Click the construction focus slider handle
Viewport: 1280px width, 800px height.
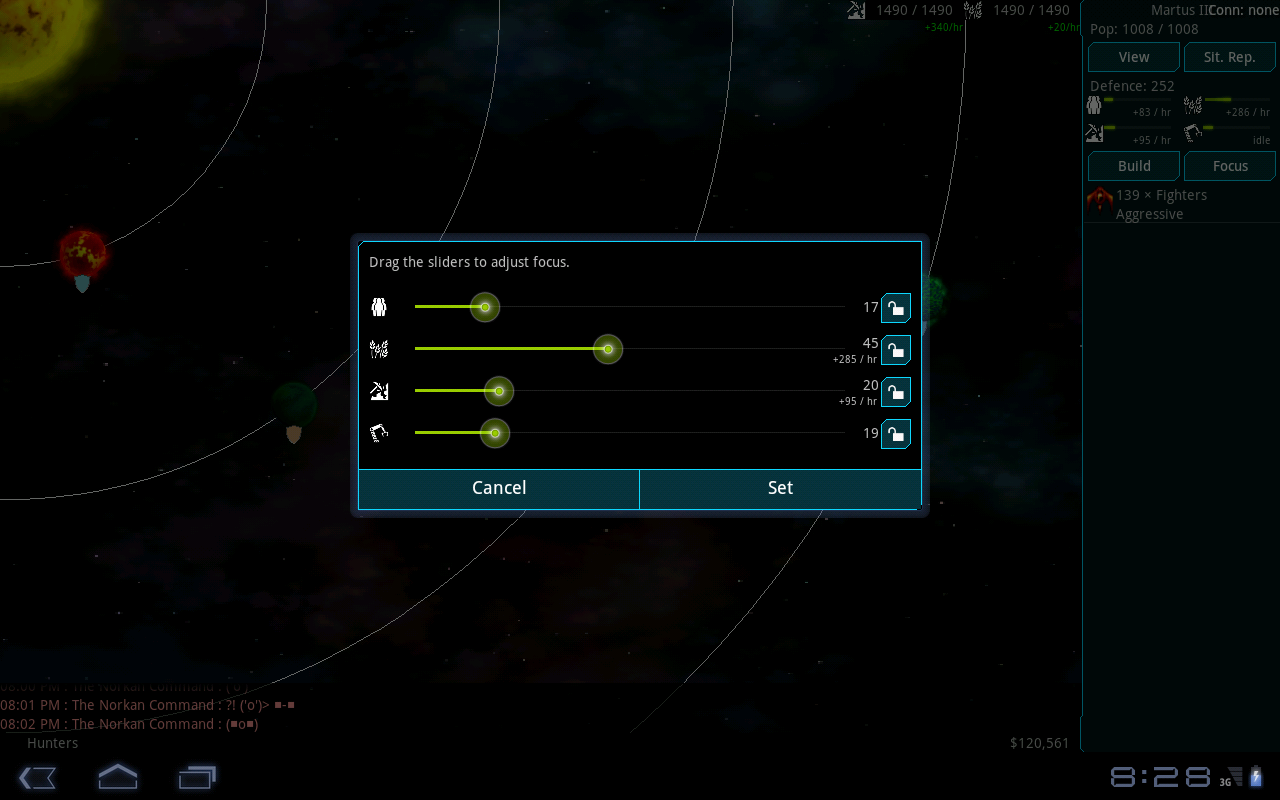pyautogui.click(x=494, y=433)
